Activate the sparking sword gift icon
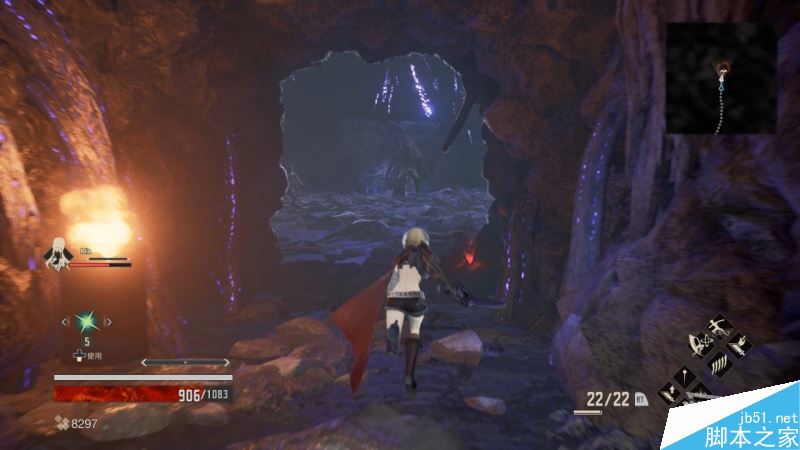 [x=738, y=346]
